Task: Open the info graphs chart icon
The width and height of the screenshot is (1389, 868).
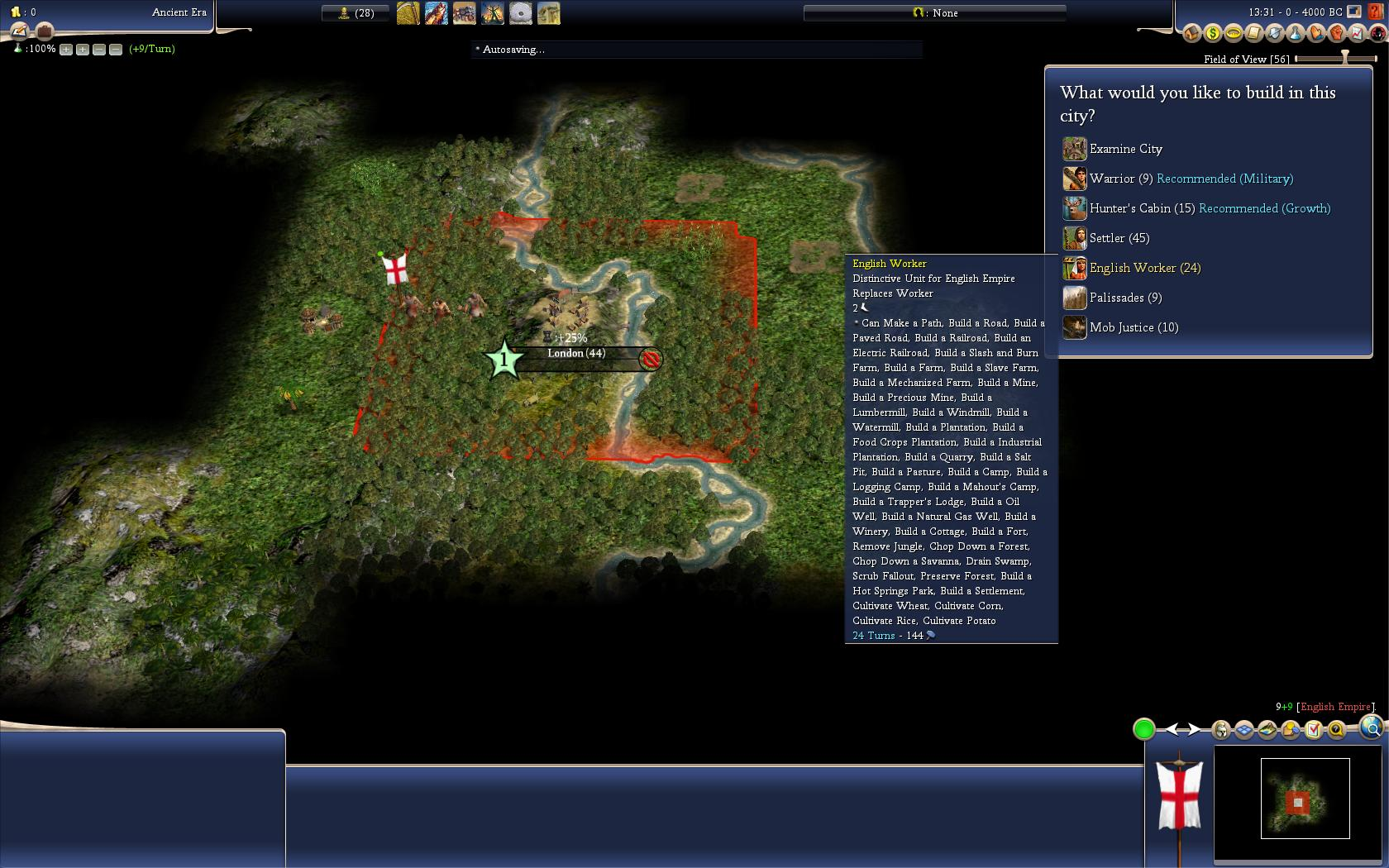Action: click(x=1357, y=34)
